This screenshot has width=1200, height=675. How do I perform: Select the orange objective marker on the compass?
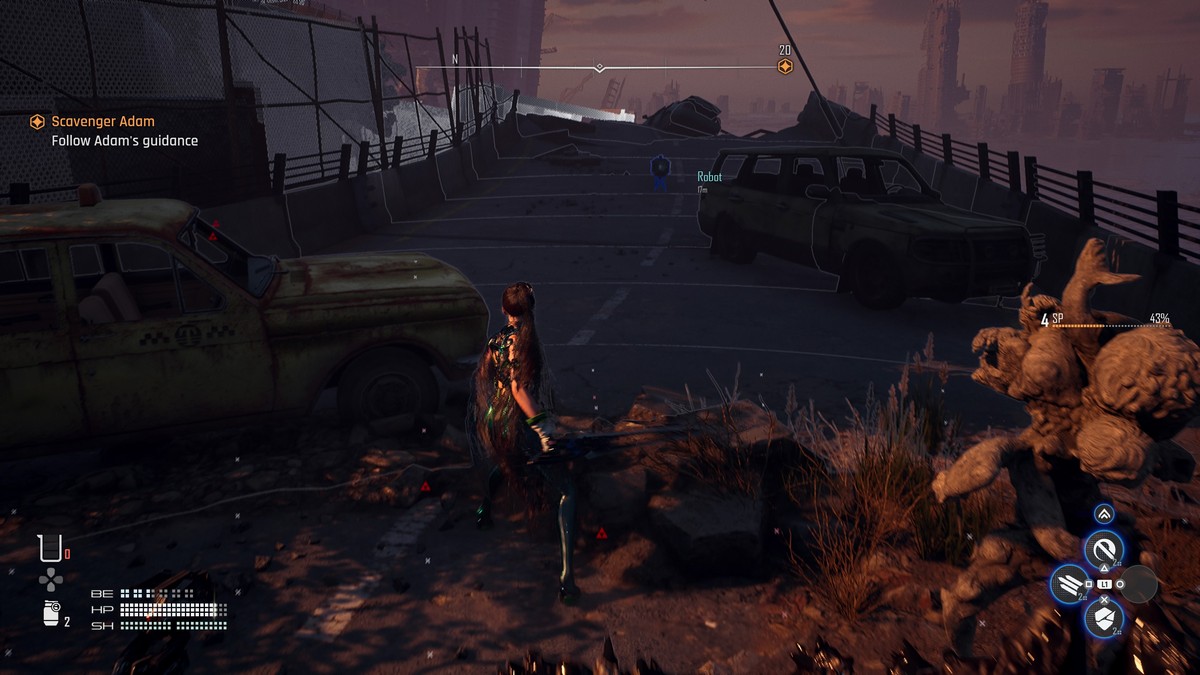click(x=785, y=67)
